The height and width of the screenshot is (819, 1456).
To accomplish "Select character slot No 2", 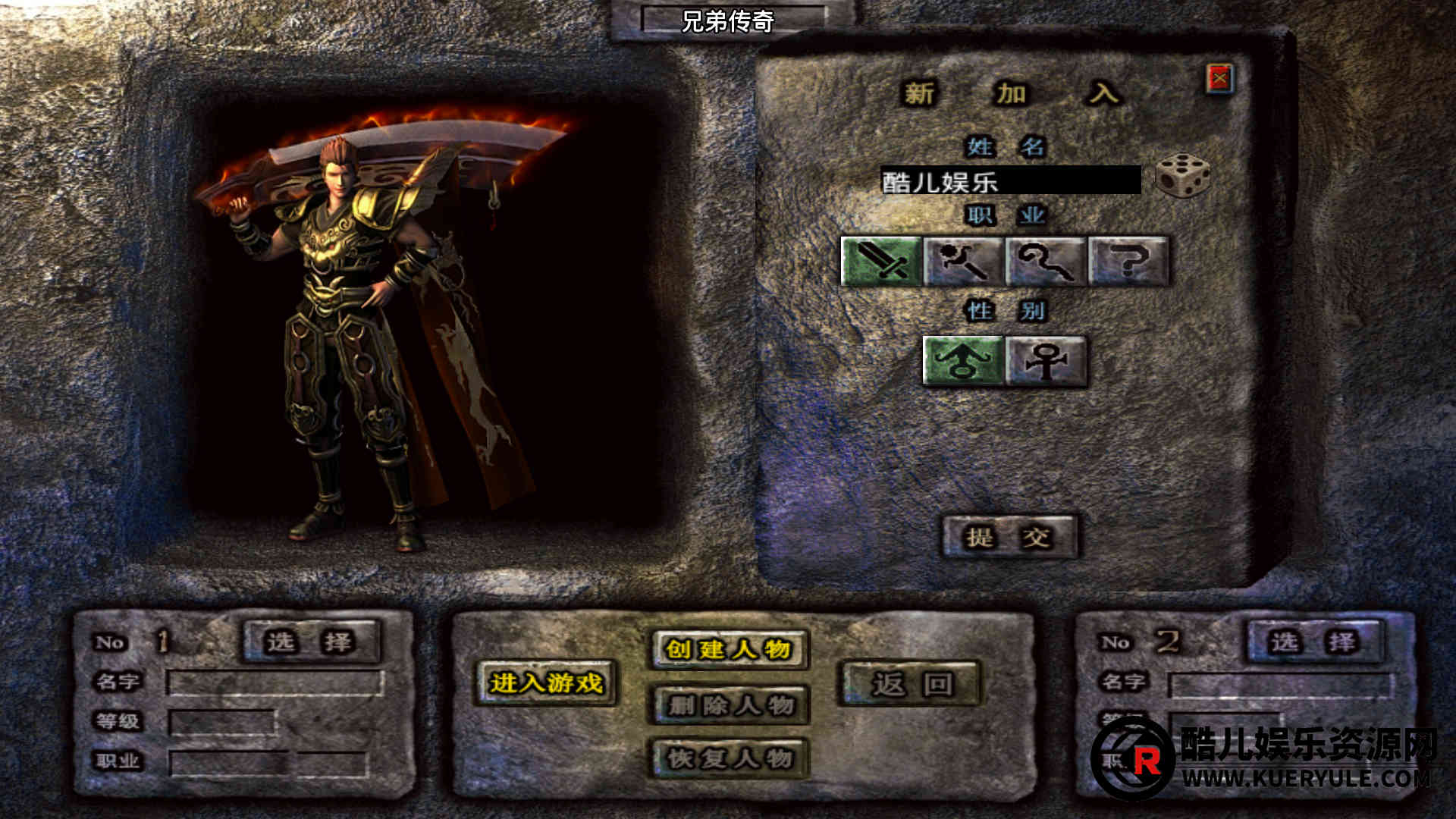I will 1314,642.
